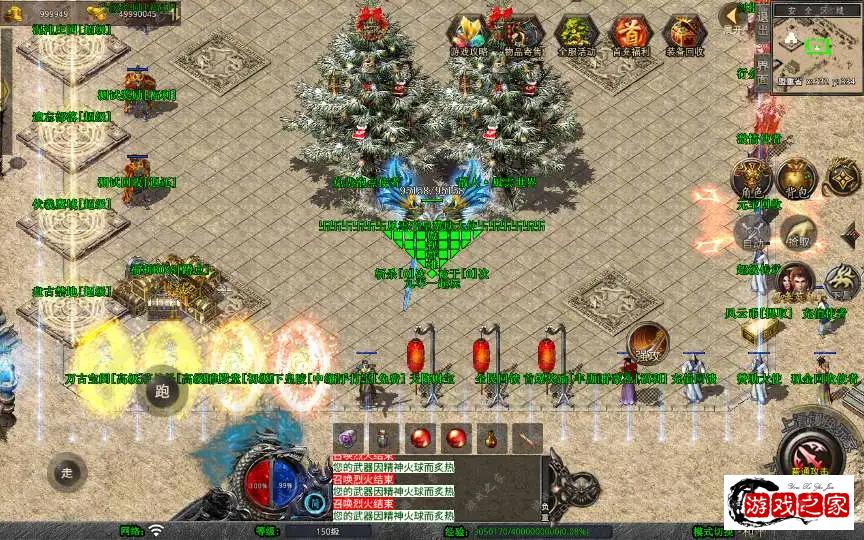Open the 全服活动 server events icon
Image resolution: width=864 pixels, height=540 pixels.
(x=575, y=36)
